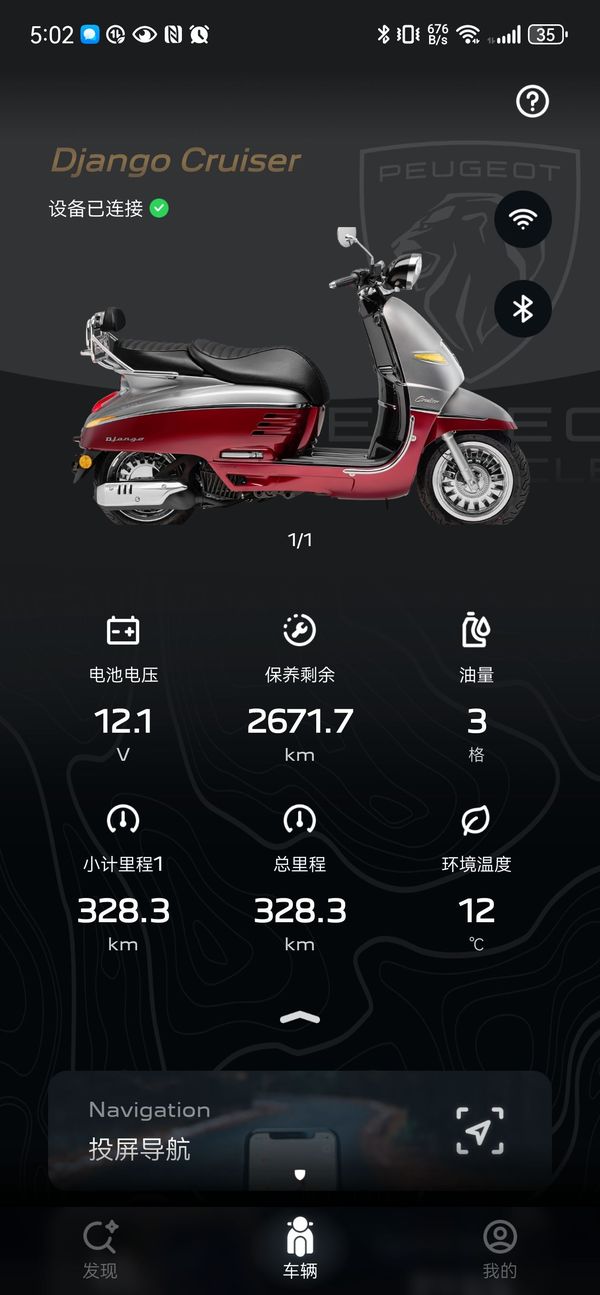
Task: Switch to the 我的 tab
Action: pyautogui.click(x=500, y=1249)
